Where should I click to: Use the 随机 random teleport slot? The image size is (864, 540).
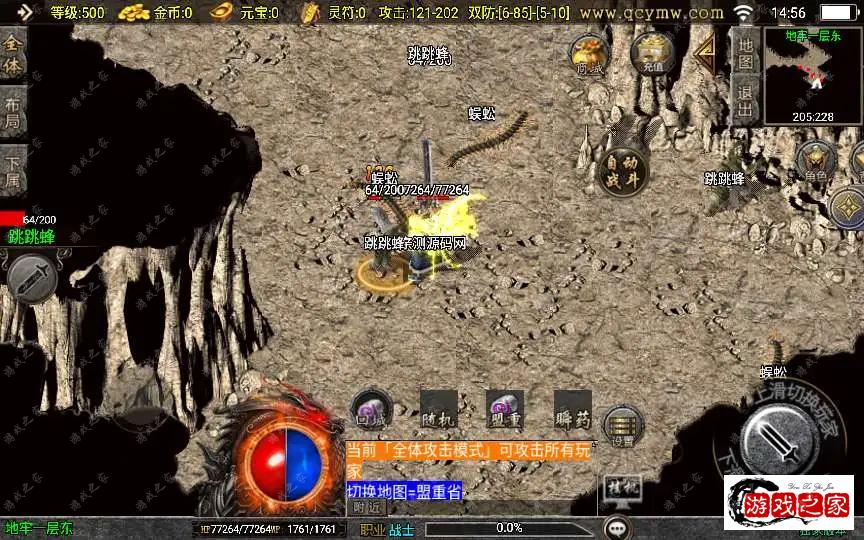tap(439, 409)
